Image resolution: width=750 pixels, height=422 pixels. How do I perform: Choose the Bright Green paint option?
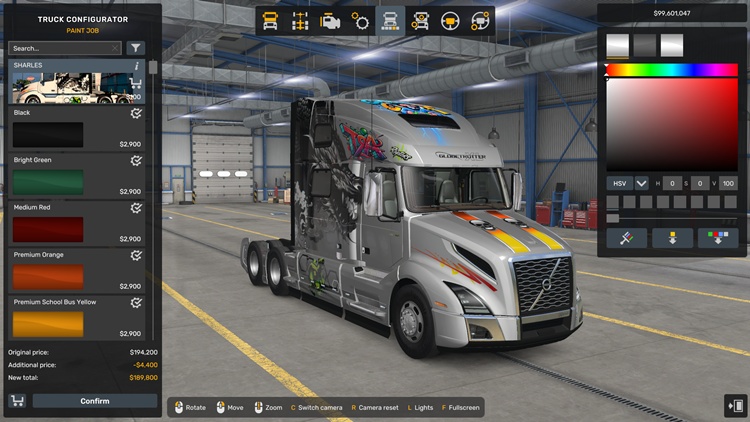[48, 182]
